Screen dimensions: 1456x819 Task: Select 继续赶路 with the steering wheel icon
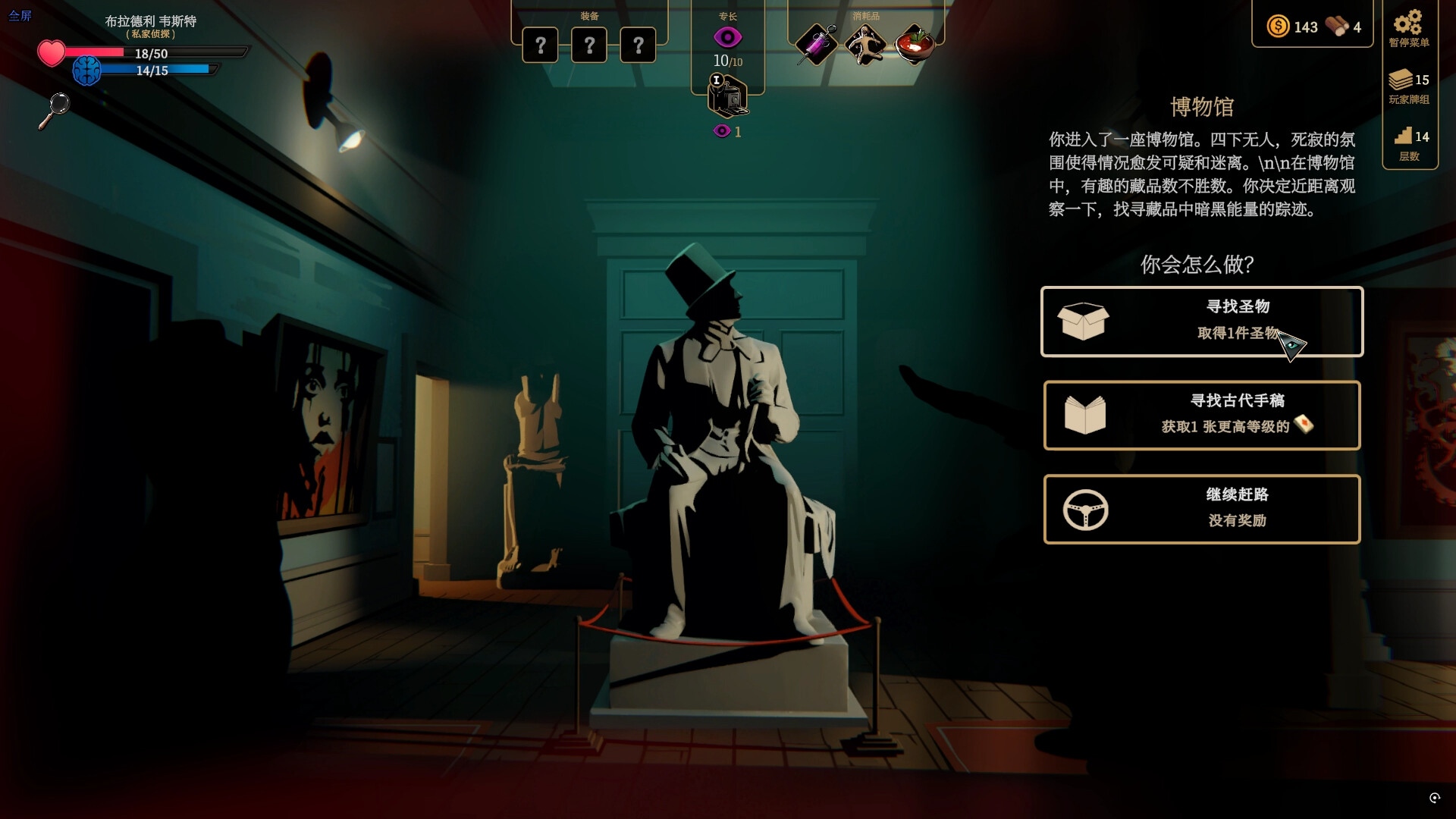(x=1202, y=508)
